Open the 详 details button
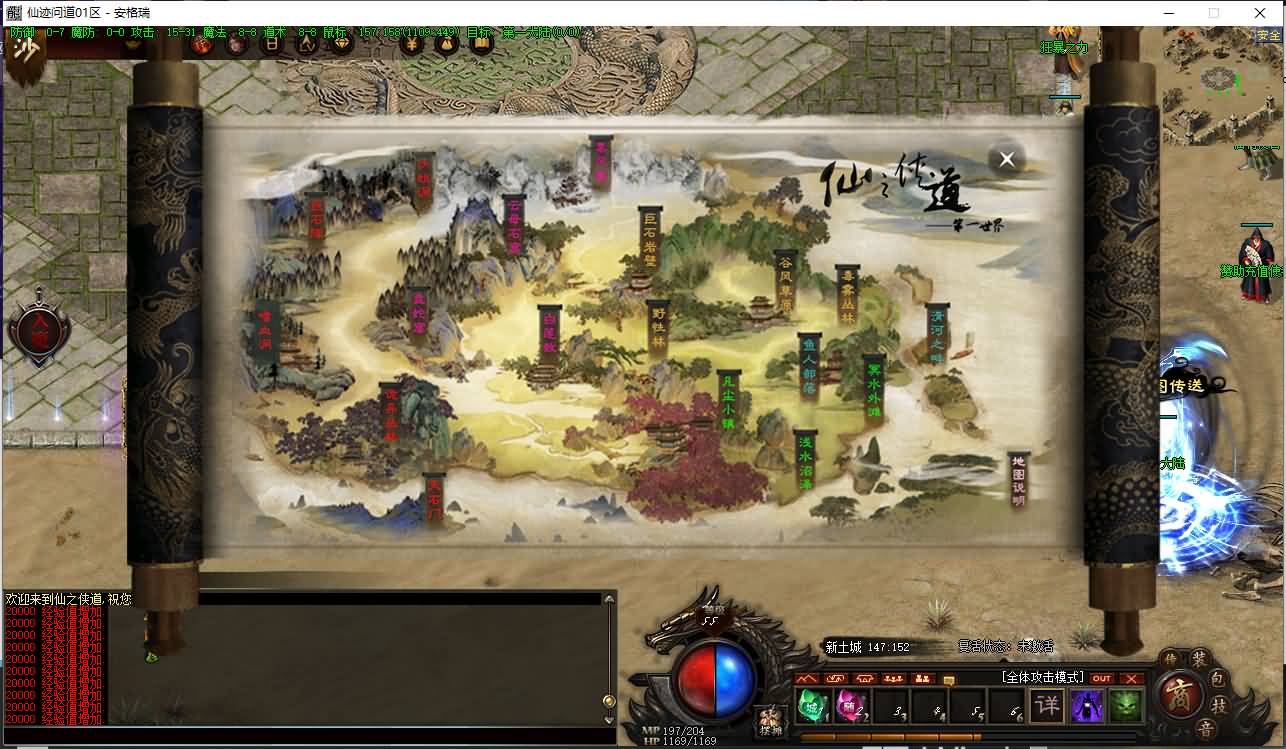 click(x=1046, y=706)
